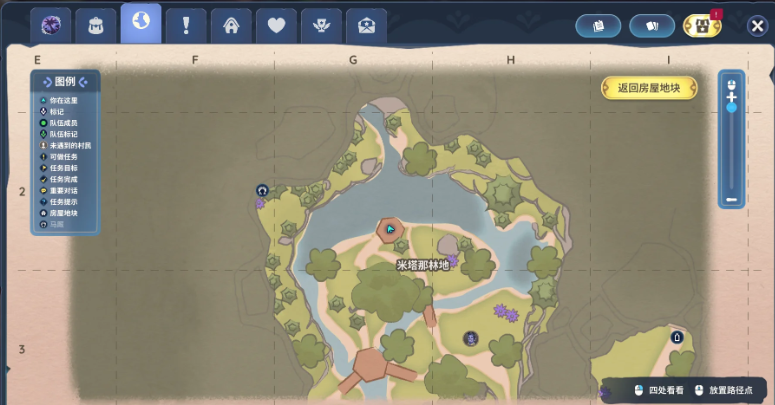Zoom in the map with the plus button
This screenshot has width=775, height=405.
click(x=732, y=96)
